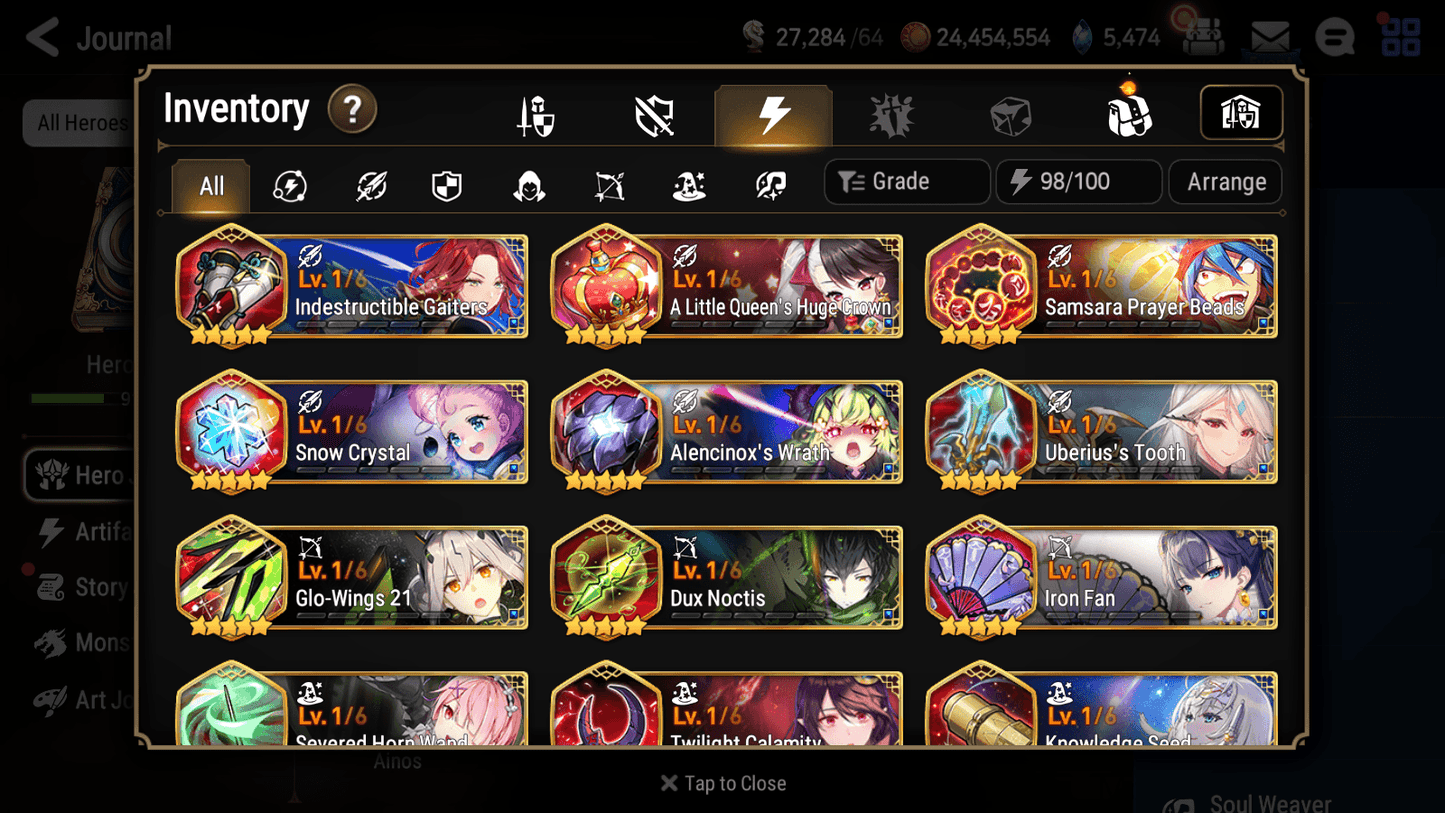Toggle the Ranger bow class filter
The image size is (1445, 813).
click(x=609, y=185)
